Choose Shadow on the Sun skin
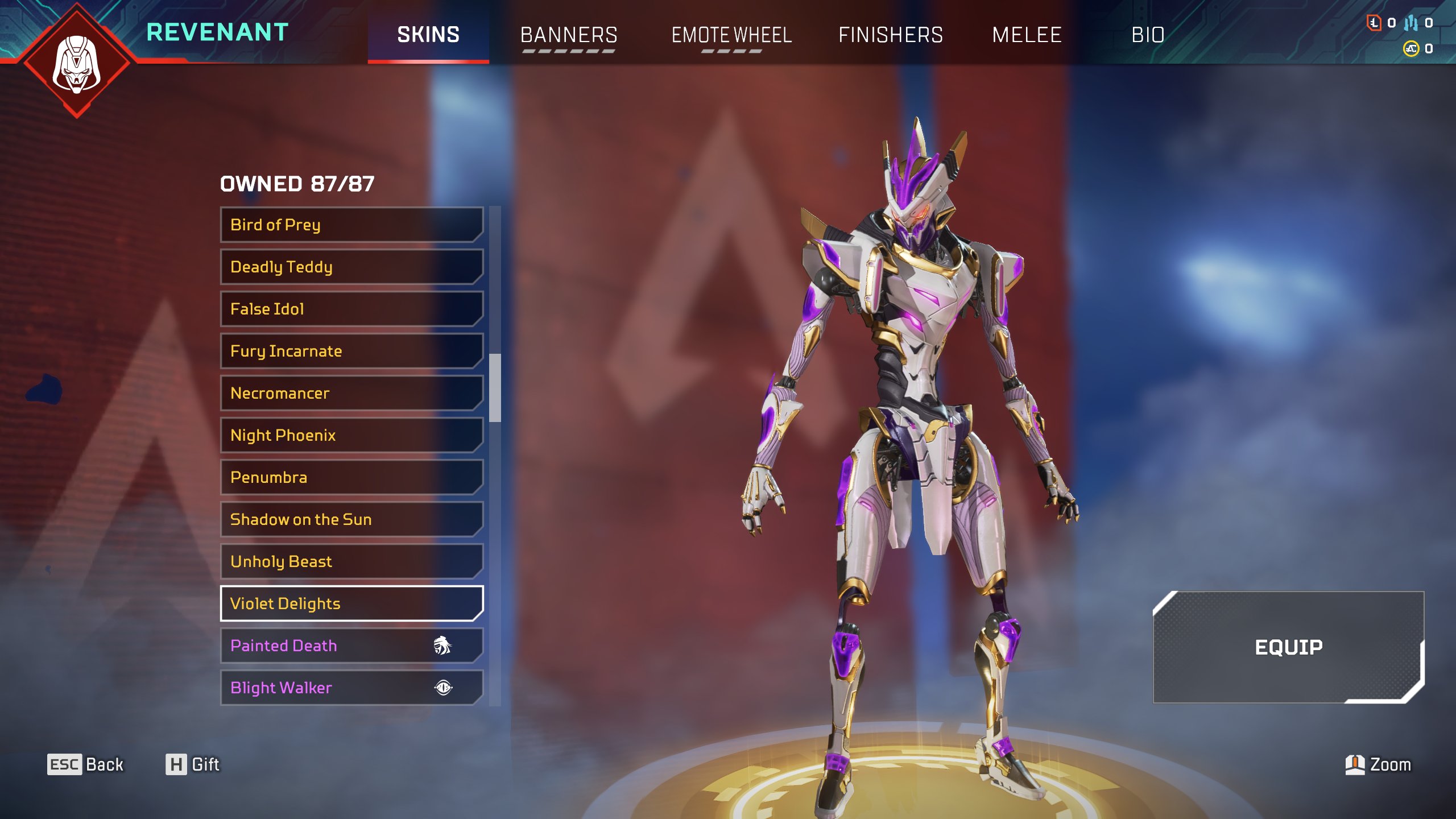This screenshot has width=1456, height=819. click(351, 519)
